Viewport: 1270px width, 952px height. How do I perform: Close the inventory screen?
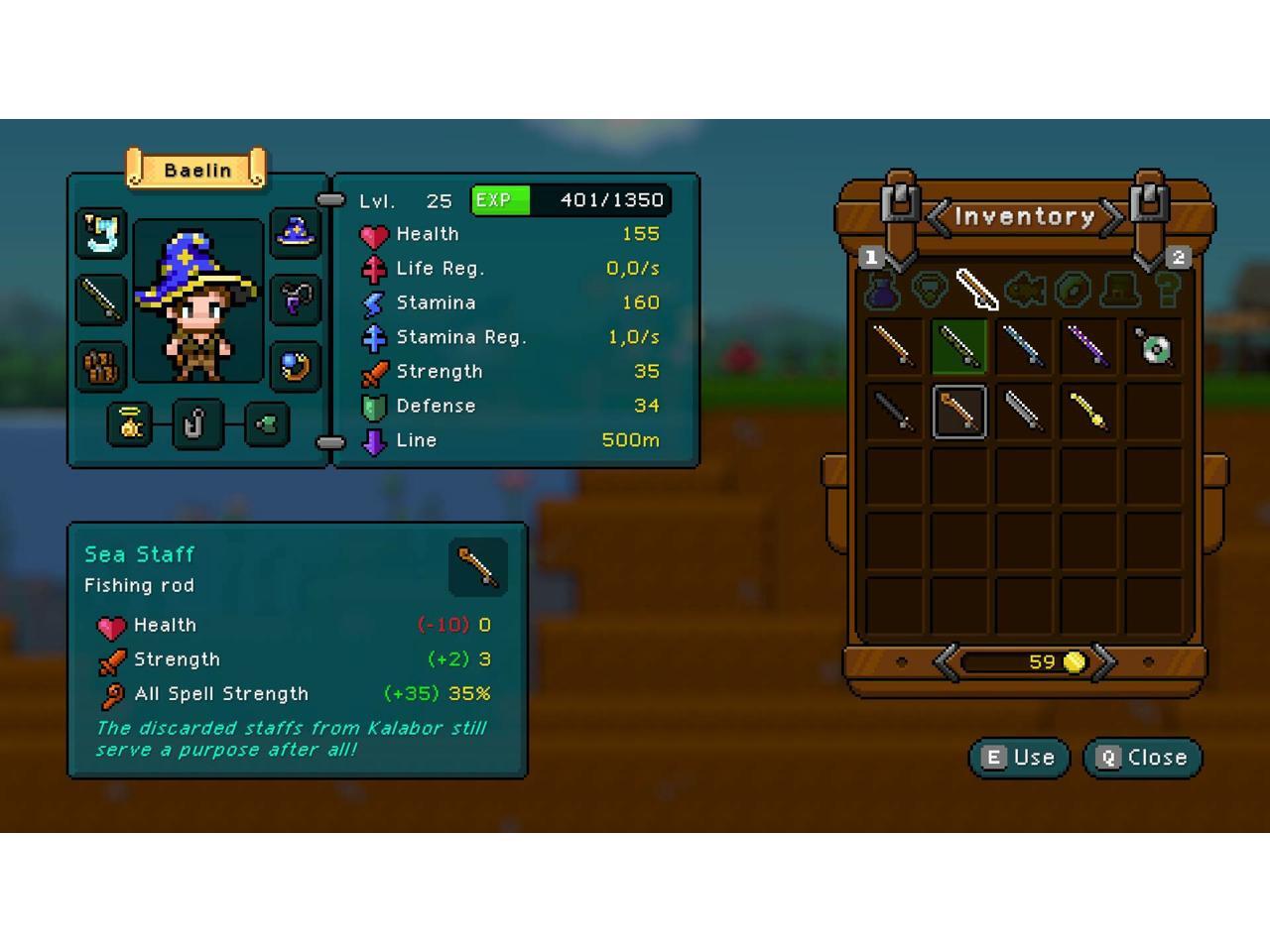coord(1142,758)
